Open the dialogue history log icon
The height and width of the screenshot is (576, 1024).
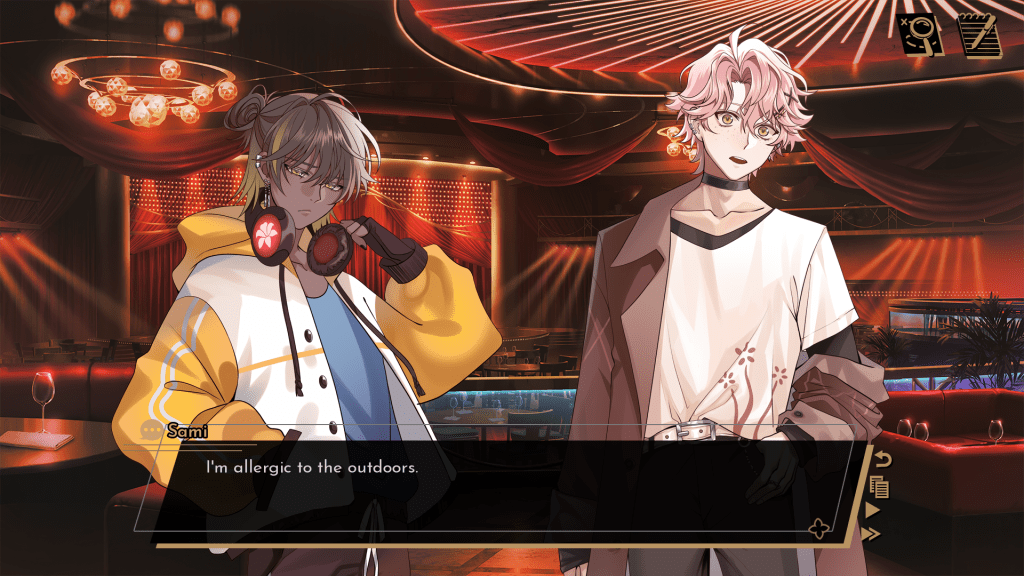click(x=880, y=487)
